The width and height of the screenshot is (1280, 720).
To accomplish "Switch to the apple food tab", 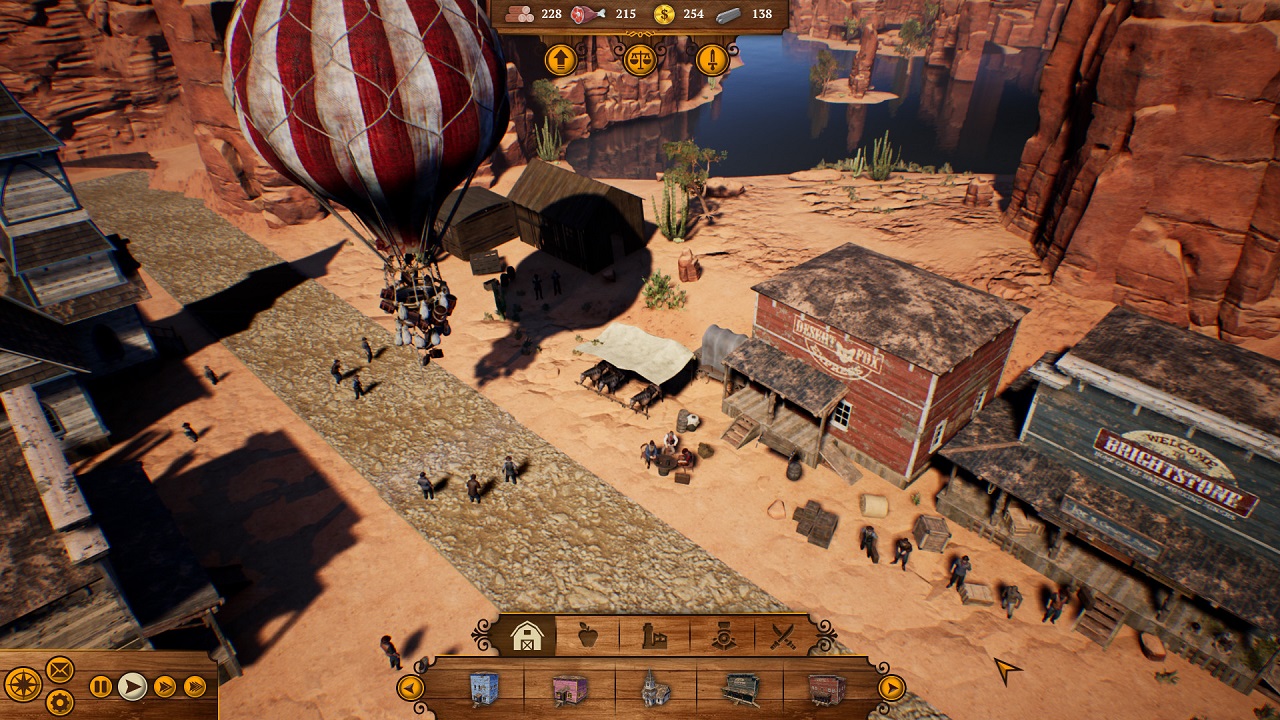I will [x=590, y=636].
